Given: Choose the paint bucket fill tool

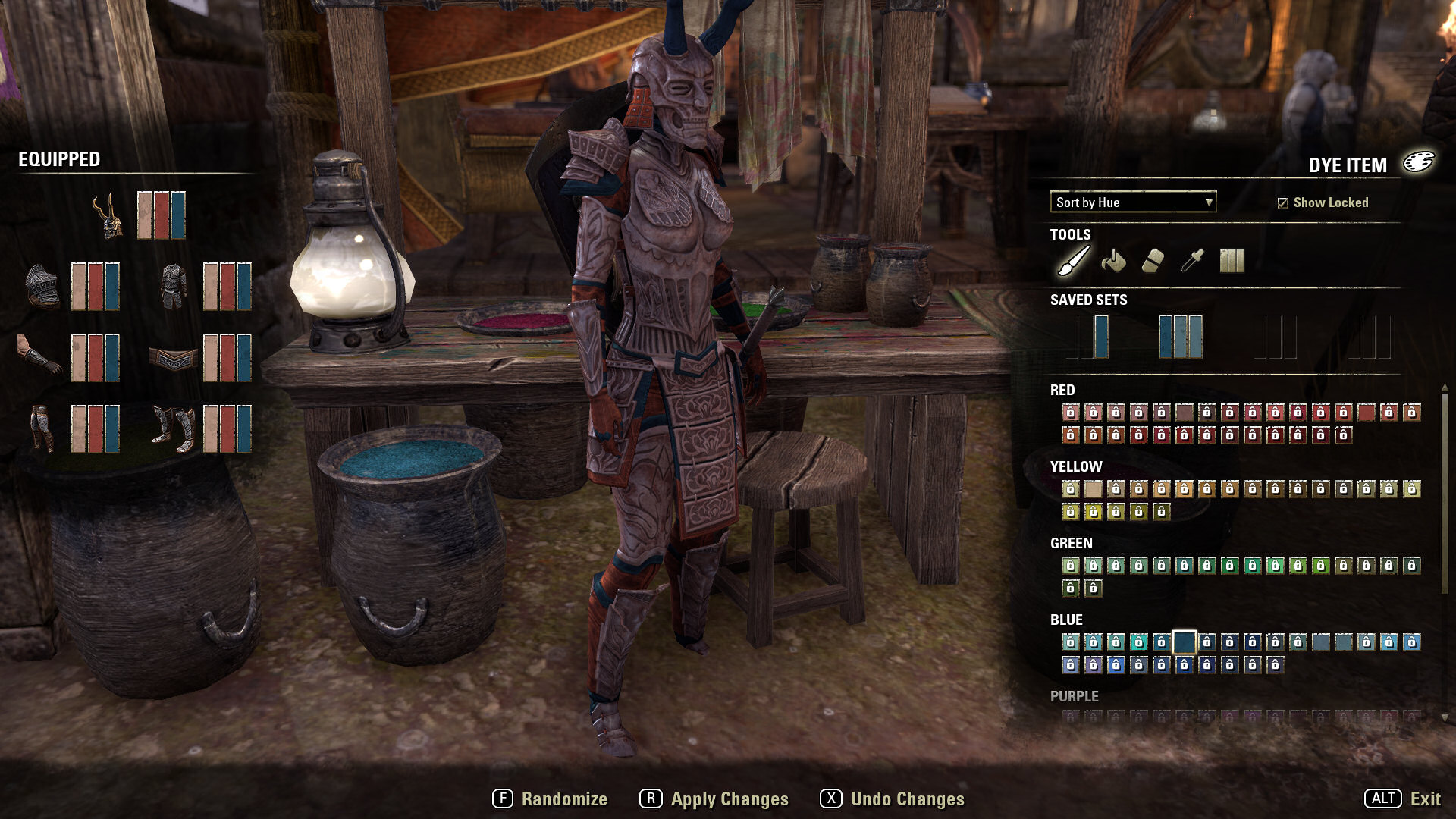Looking at the screenshot, I should (1113, 261).
